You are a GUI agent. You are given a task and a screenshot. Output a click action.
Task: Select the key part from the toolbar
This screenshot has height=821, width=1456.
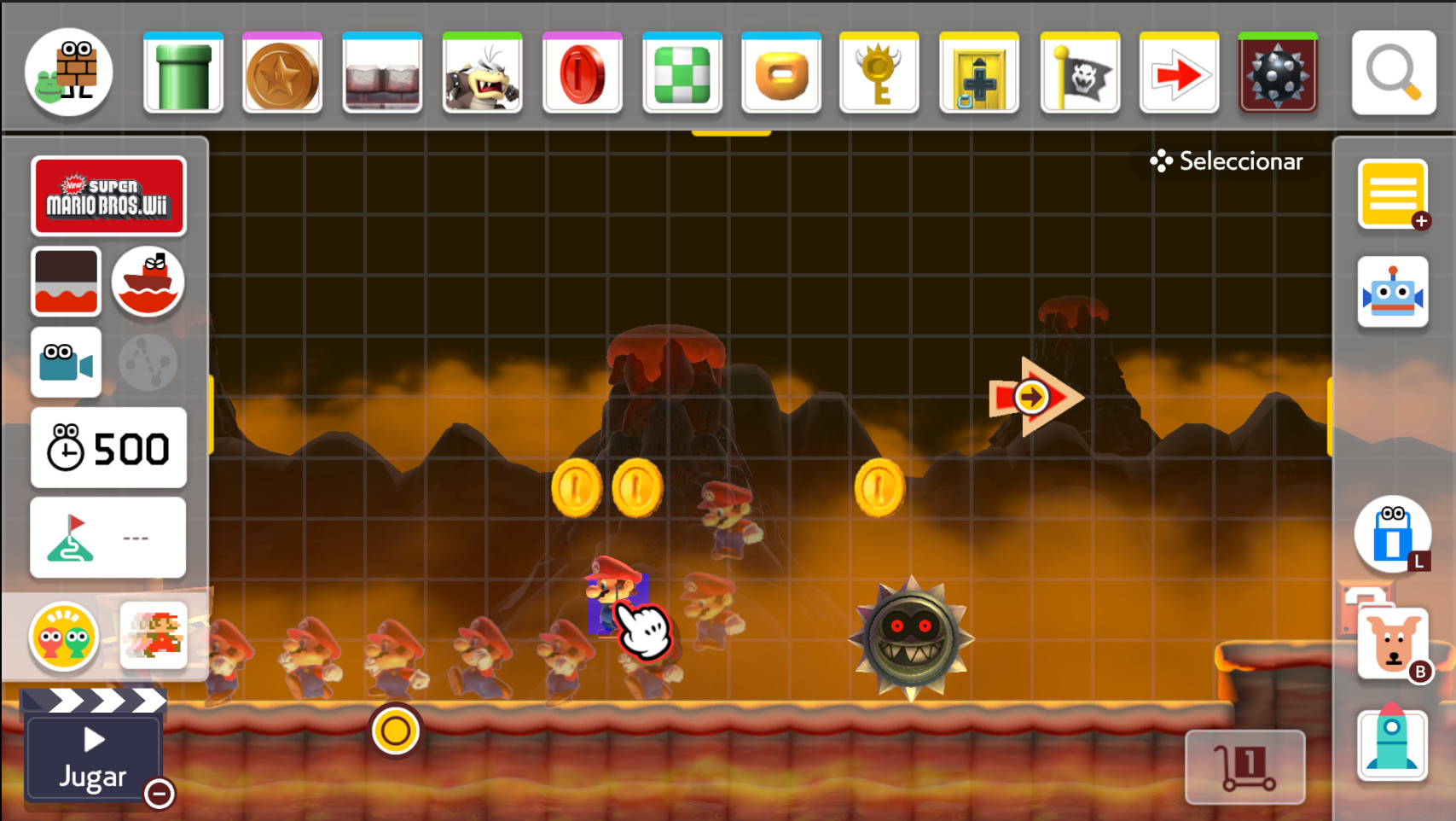(879, 73)
